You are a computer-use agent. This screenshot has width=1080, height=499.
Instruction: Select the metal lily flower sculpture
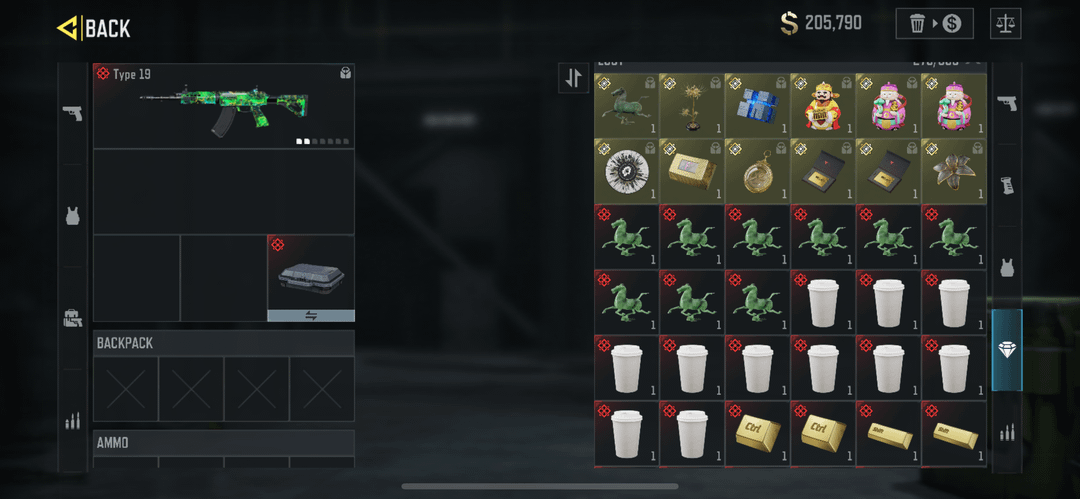(x=954, y=170)
